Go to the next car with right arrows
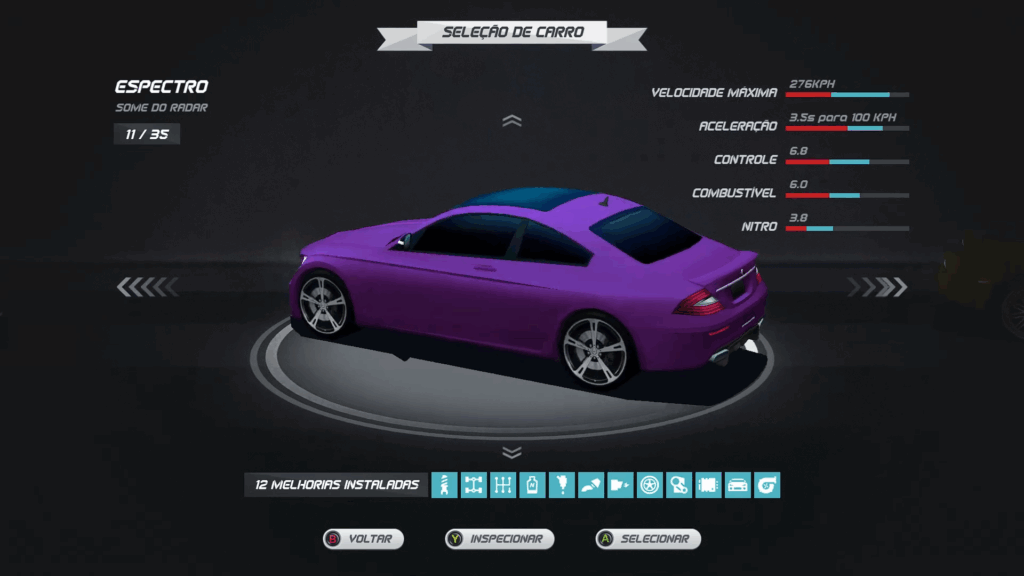The image size is (1024, 576). coord(877,288)
